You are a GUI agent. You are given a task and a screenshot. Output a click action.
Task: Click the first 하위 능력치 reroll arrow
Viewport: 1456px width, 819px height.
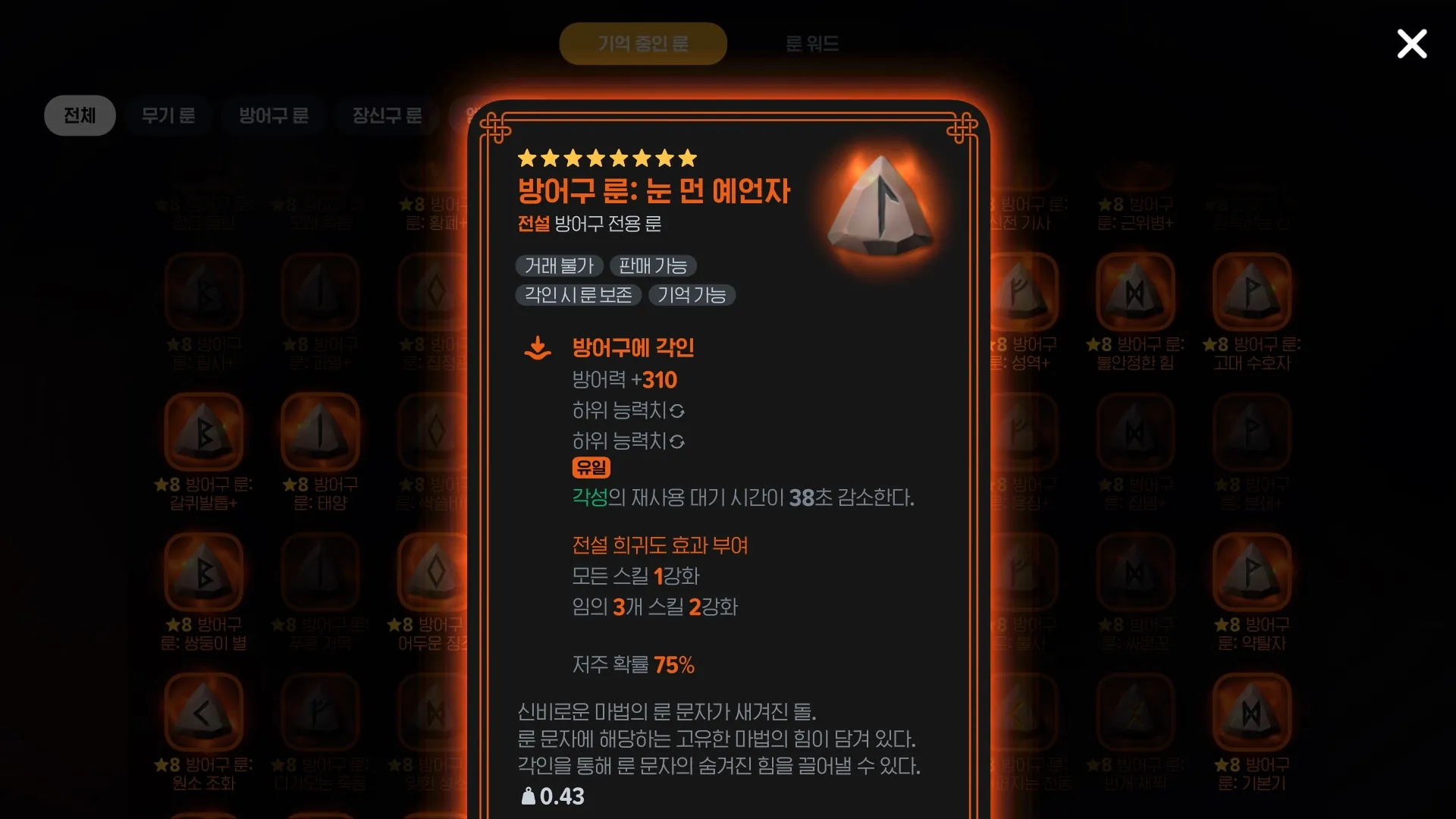[x=677, y=411]
